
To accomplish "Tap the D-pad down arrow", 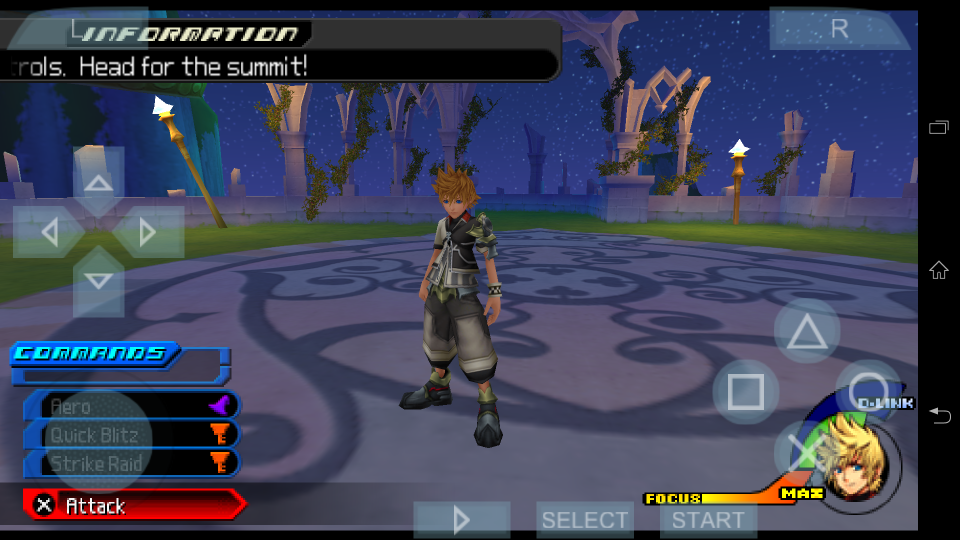I will (x=98, y=281).
